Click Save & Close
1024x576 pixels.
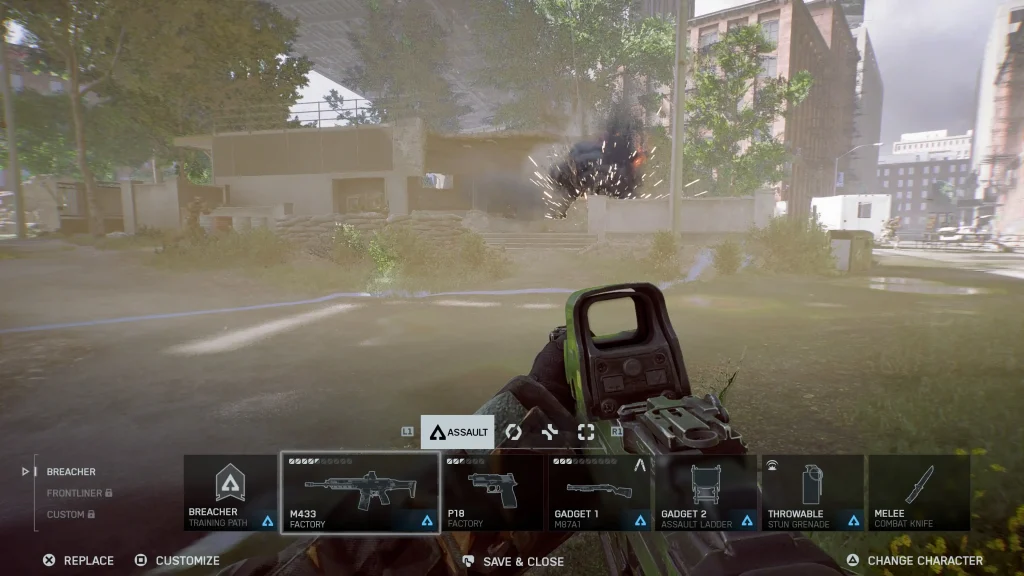point(513,562)
